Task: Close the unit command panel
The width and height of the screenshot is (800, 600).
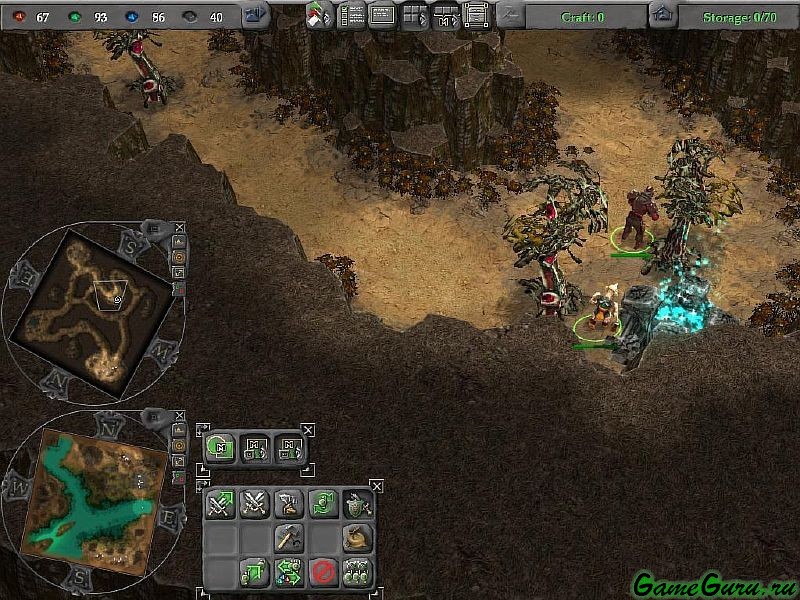Action: coord(376,485)
